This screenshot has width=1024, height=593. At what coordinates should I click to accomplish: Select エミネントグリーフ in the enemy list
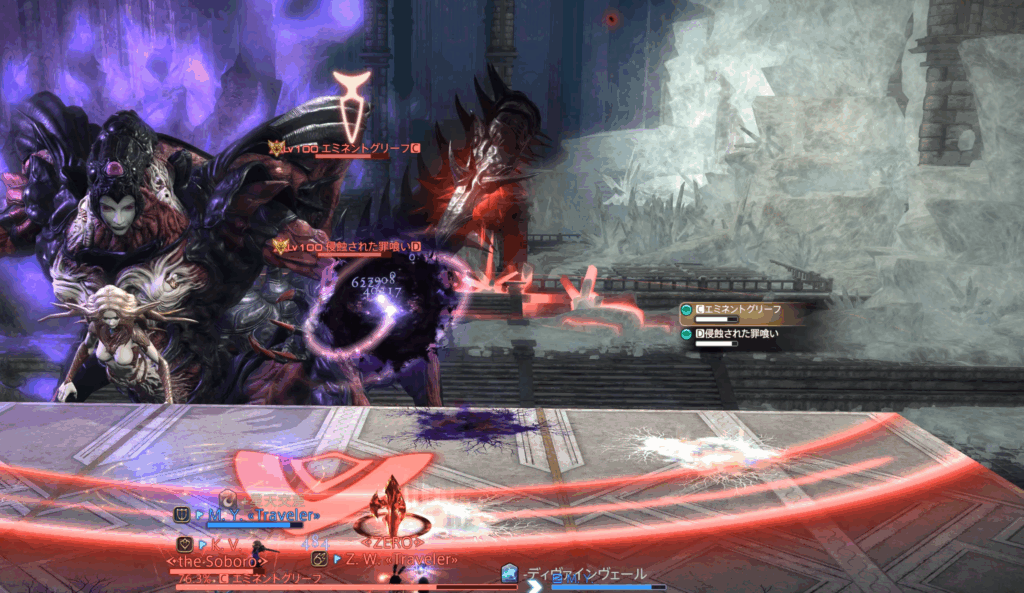pos(735,310)
